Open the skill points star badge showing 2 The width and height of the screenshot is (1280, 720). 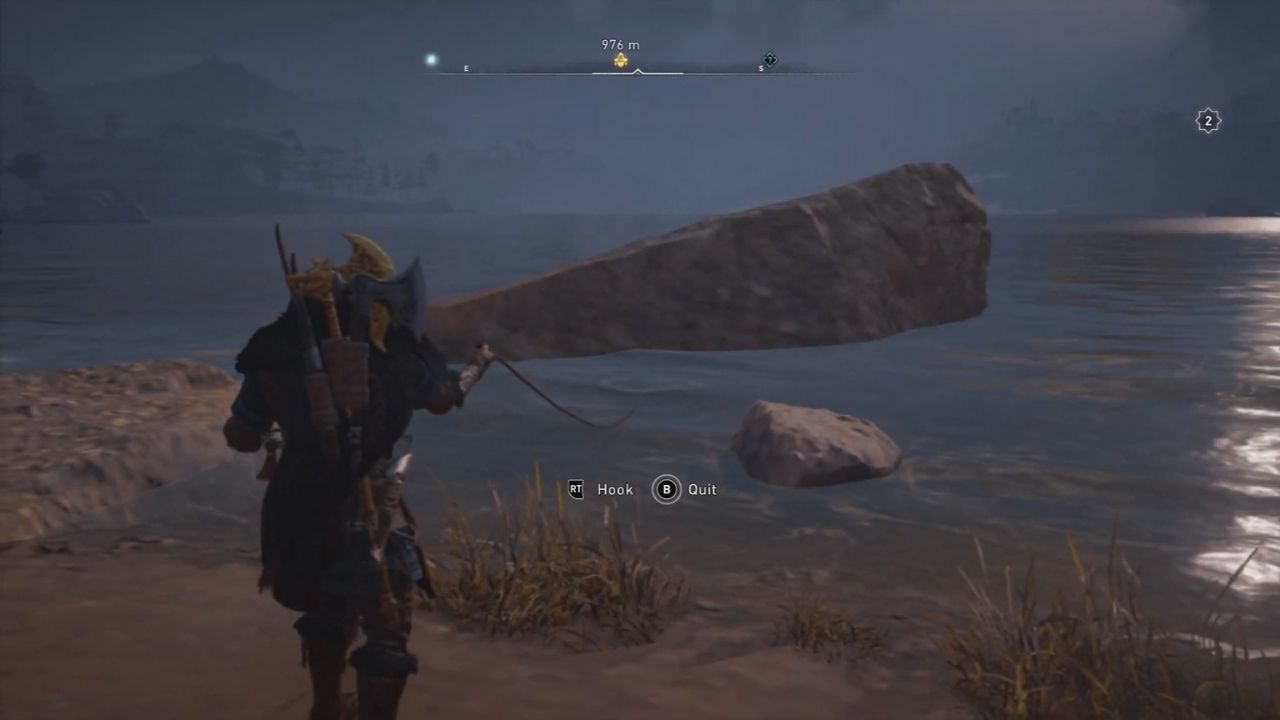pyautogui.click(x=1208, y=121)
